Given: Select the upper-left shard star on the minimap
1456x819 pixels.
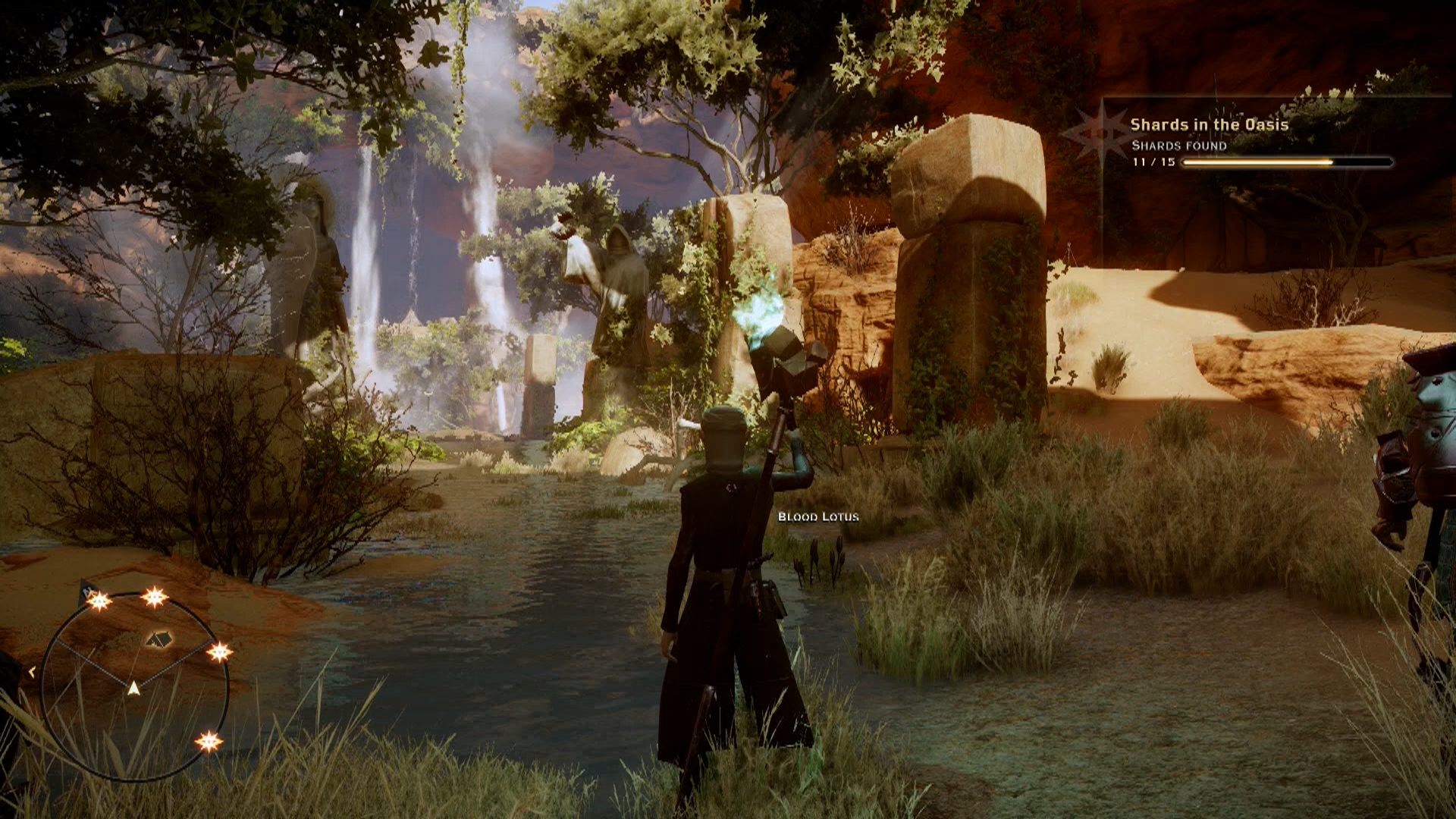Looking at the screenshot, I should click(x=99, y=601).
